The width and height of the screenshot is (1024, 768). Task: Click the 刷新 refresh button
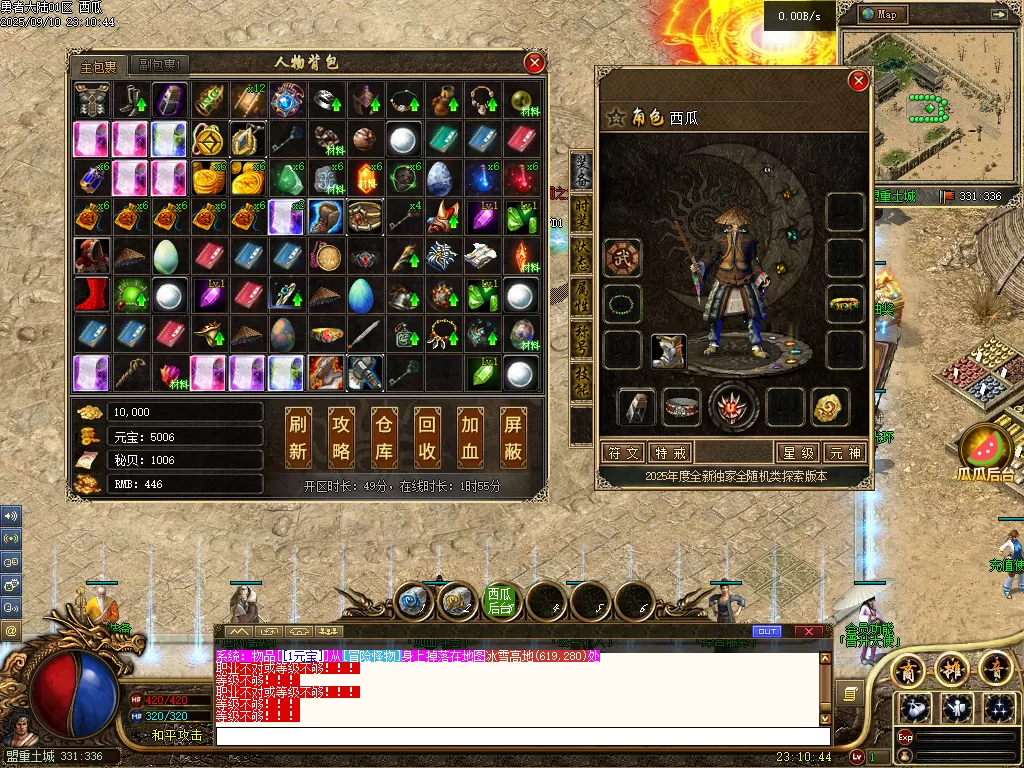[x=298, y=438]
